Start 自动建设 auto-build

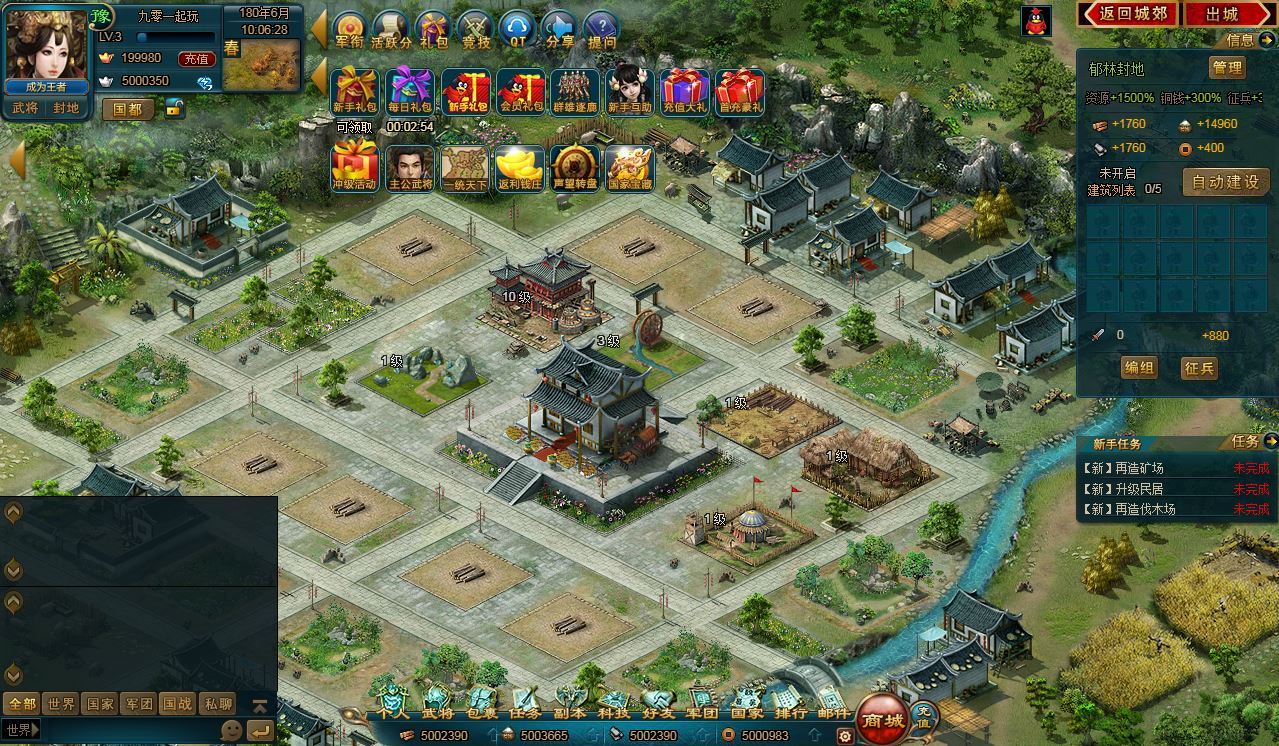point(1228,182)
